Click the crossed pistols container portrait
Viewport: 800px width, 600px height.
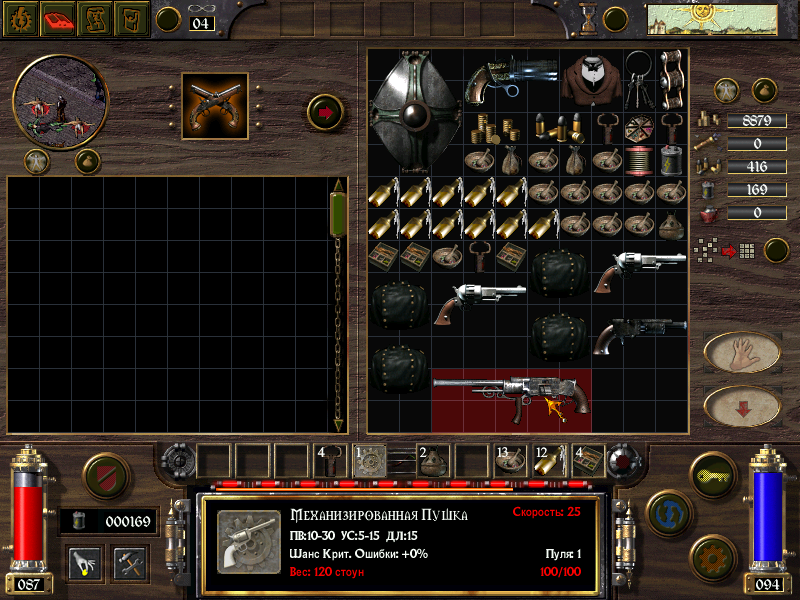click(x=215, y=105)
